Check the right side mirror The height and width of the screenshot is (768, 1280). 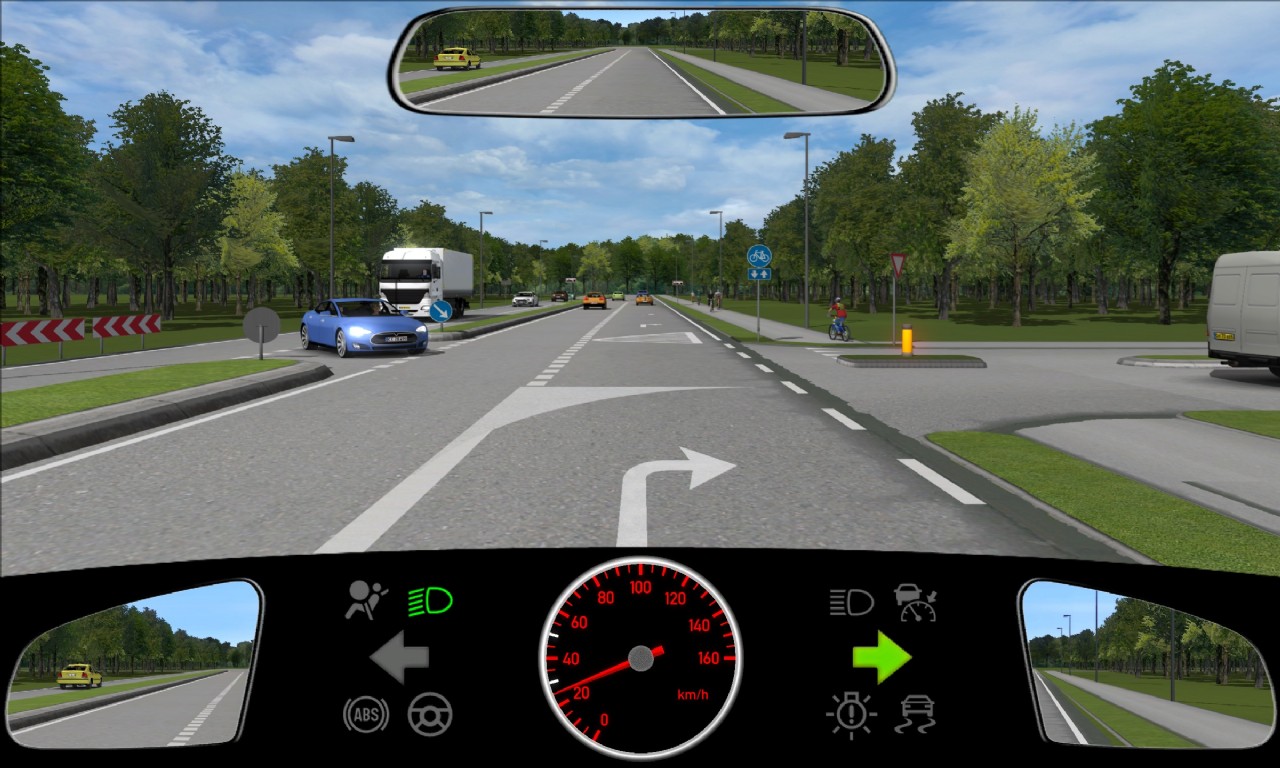click(x=1146, y=663)
